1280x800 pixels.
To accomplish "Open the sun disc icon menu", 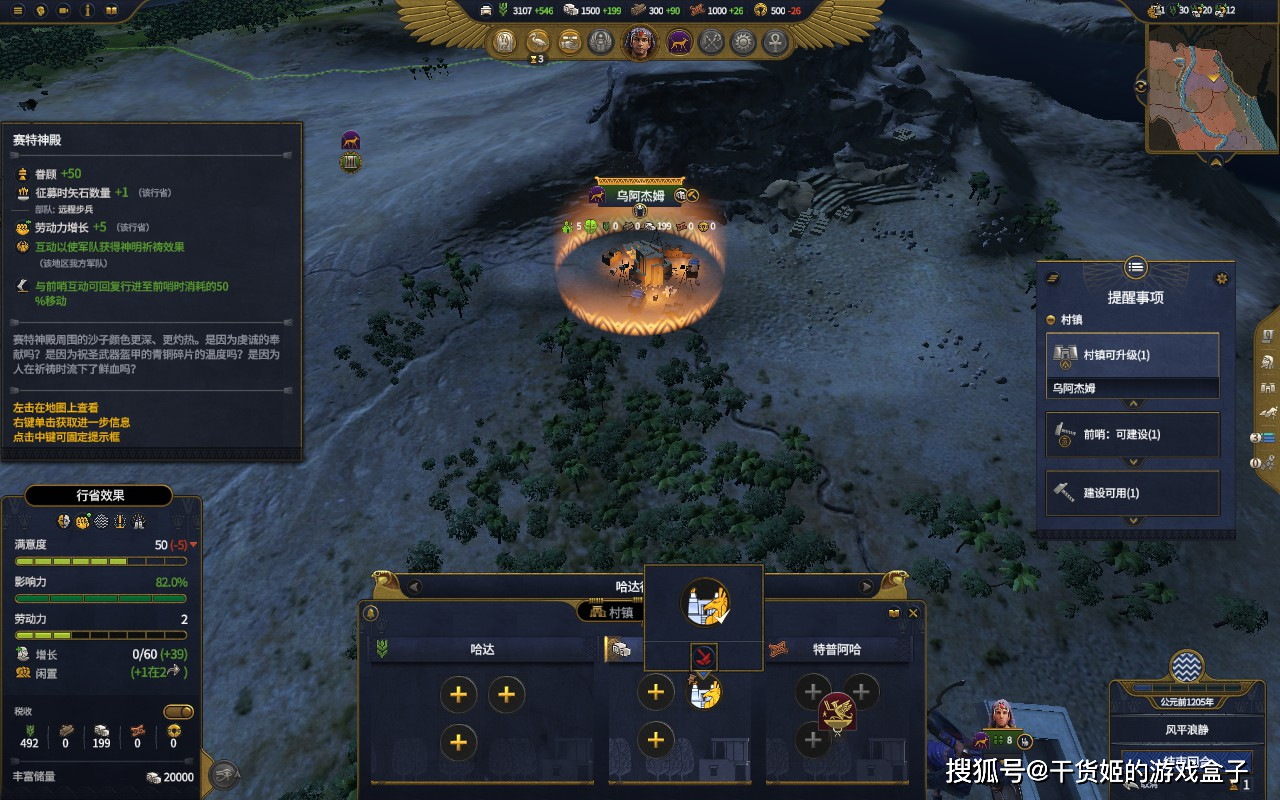I will coord(742,42).
